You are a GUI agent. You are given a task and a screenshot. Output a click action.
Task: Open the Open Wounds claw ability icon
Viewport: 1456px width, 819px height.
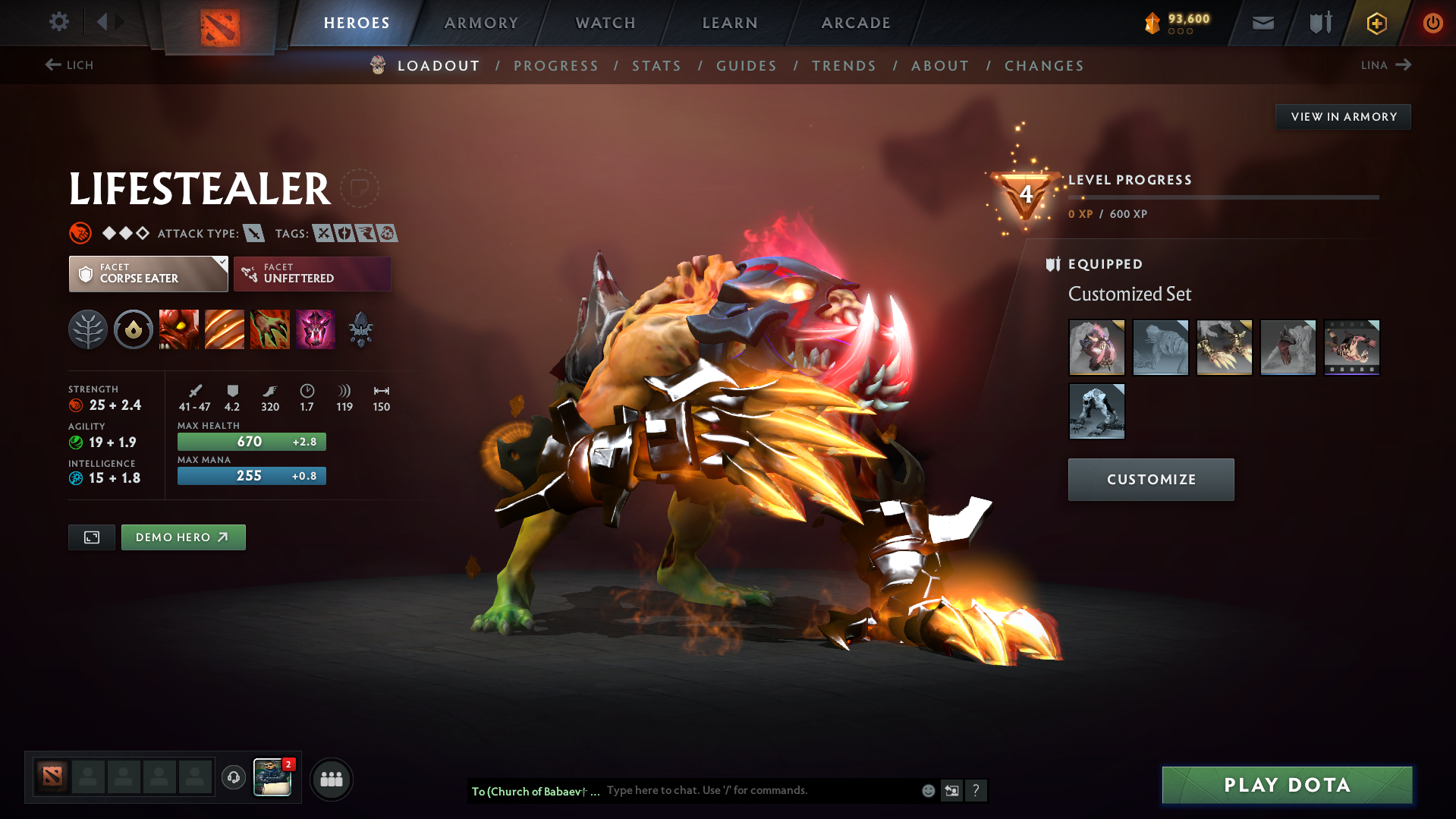tap(270, 329)
